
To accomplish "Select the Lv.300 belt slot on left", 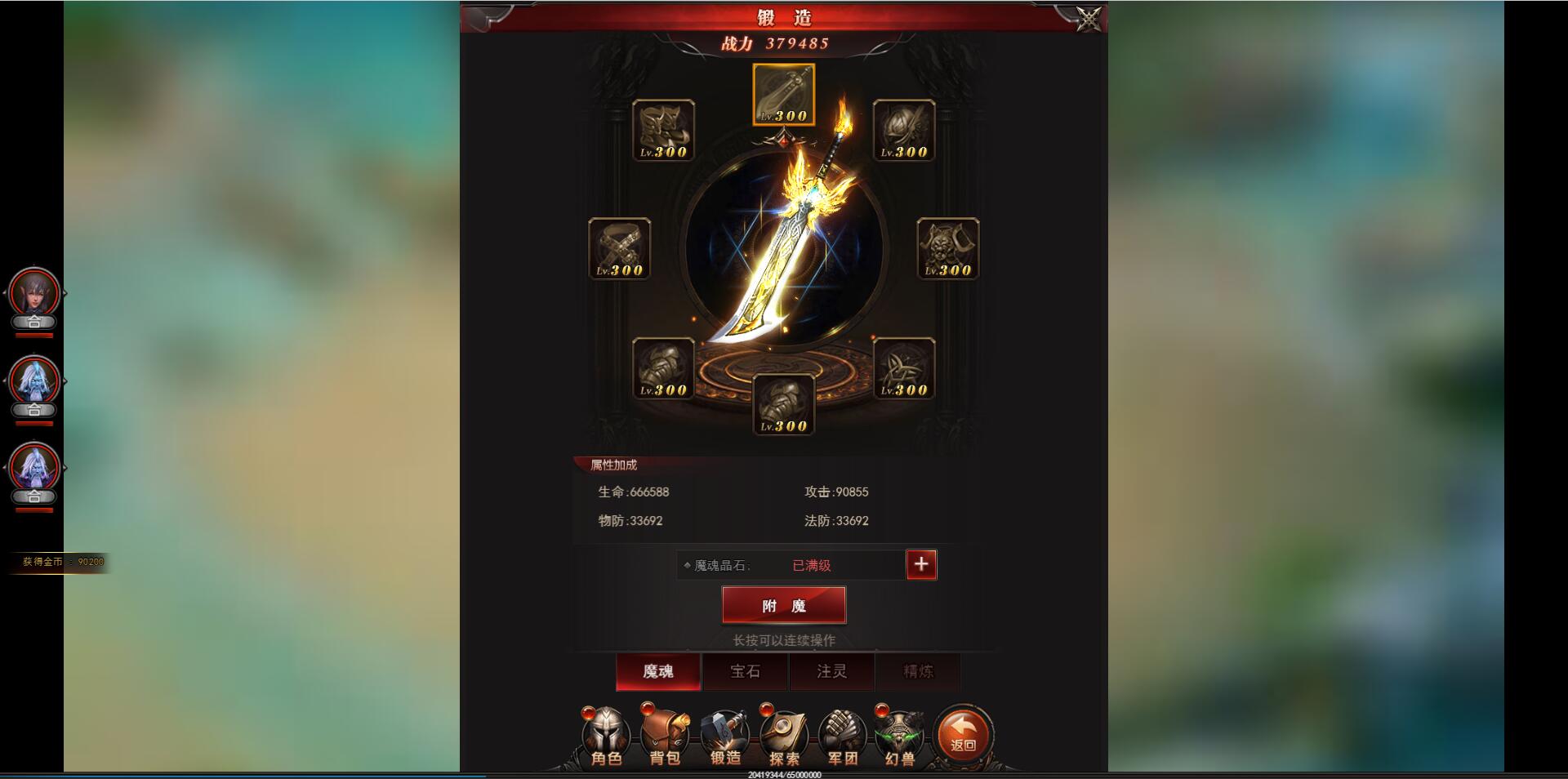I will [x=621, y=249].
